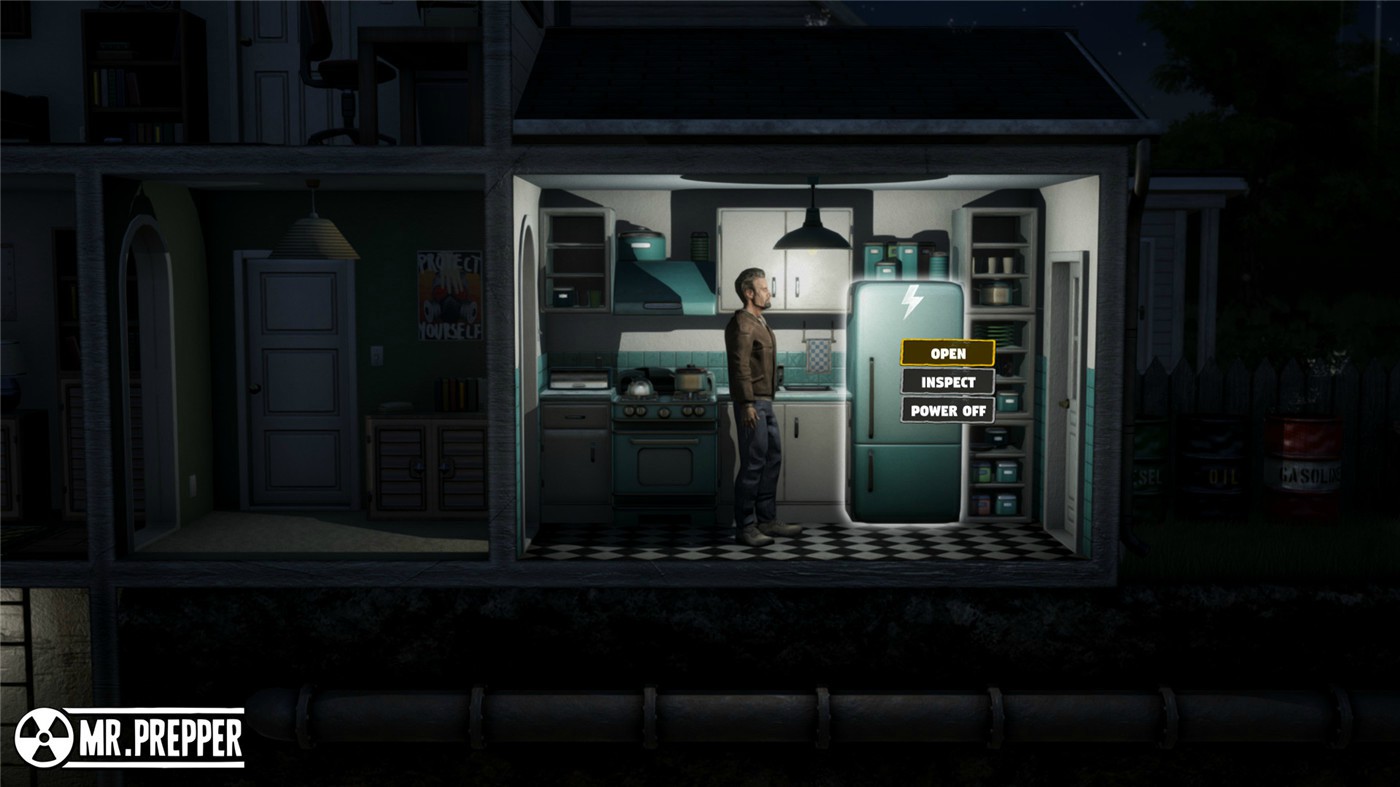The image size is (1400, 787).
Task: Click POWER OFF to switch off the fridge
Action: coord(946,409)
